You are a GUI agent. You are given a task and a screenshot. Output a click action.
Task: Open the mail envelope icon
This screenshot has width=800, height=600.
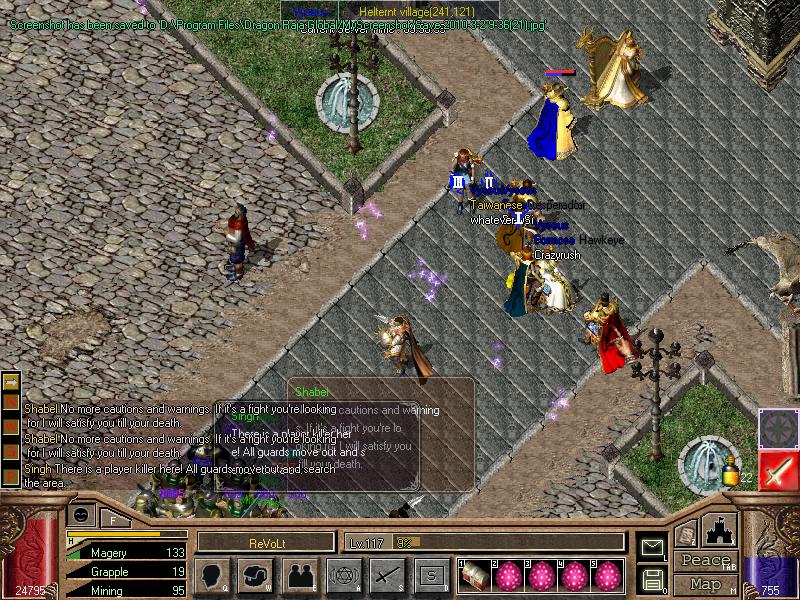pyautogui.click(x=652, y=547)
